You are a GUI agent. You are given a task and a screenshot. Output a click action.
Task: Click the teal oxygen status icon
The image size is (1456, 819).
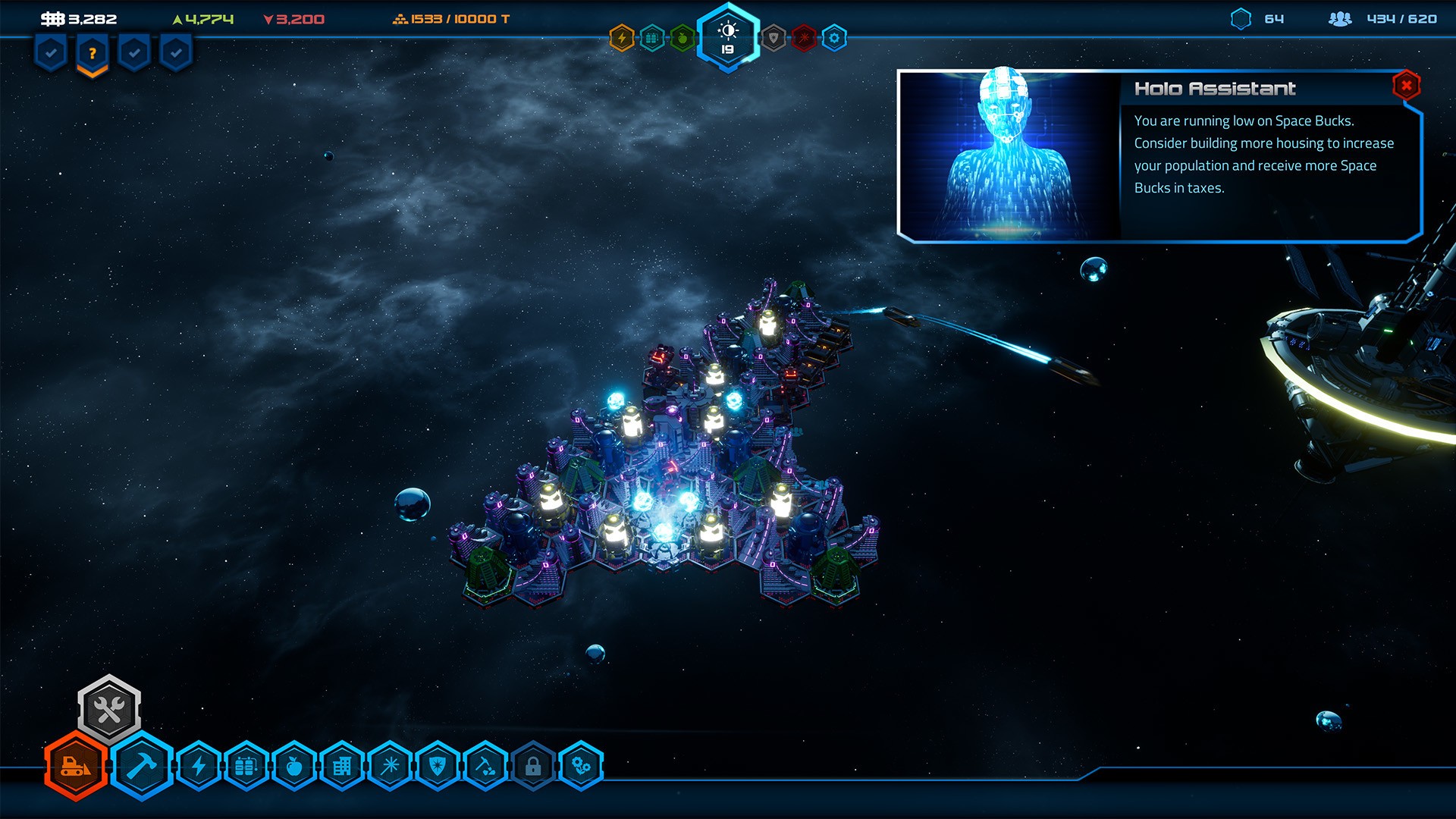tap(652, 38)
